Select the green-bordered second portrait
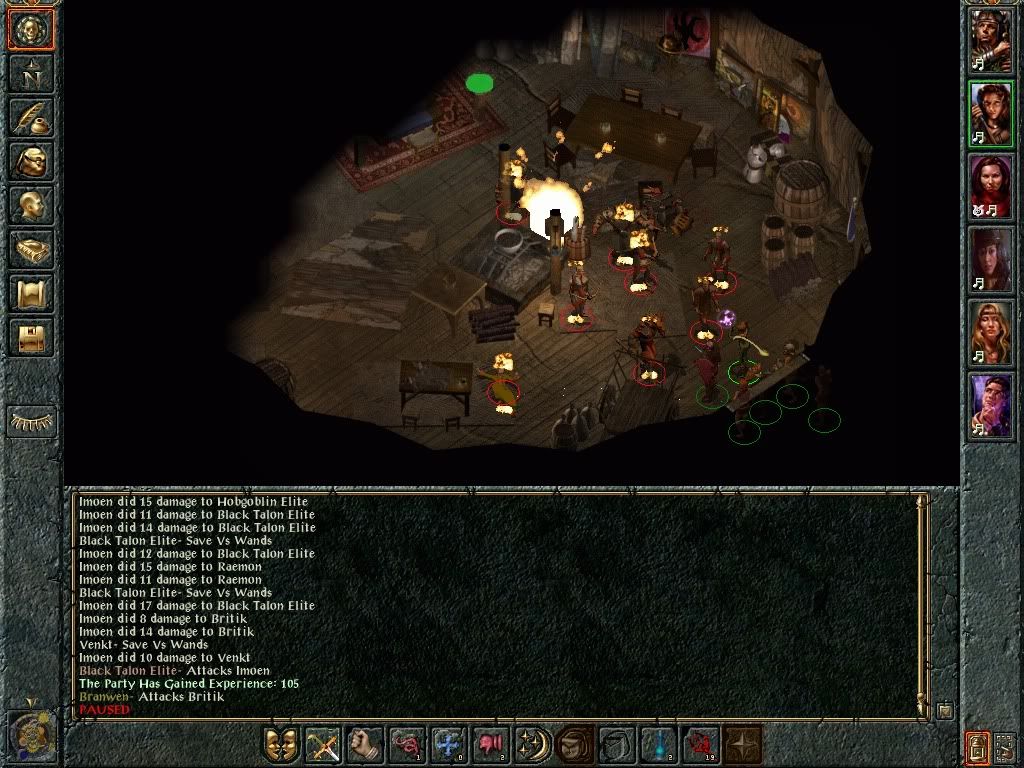1024x768 pixels. [x=989, y=113]
